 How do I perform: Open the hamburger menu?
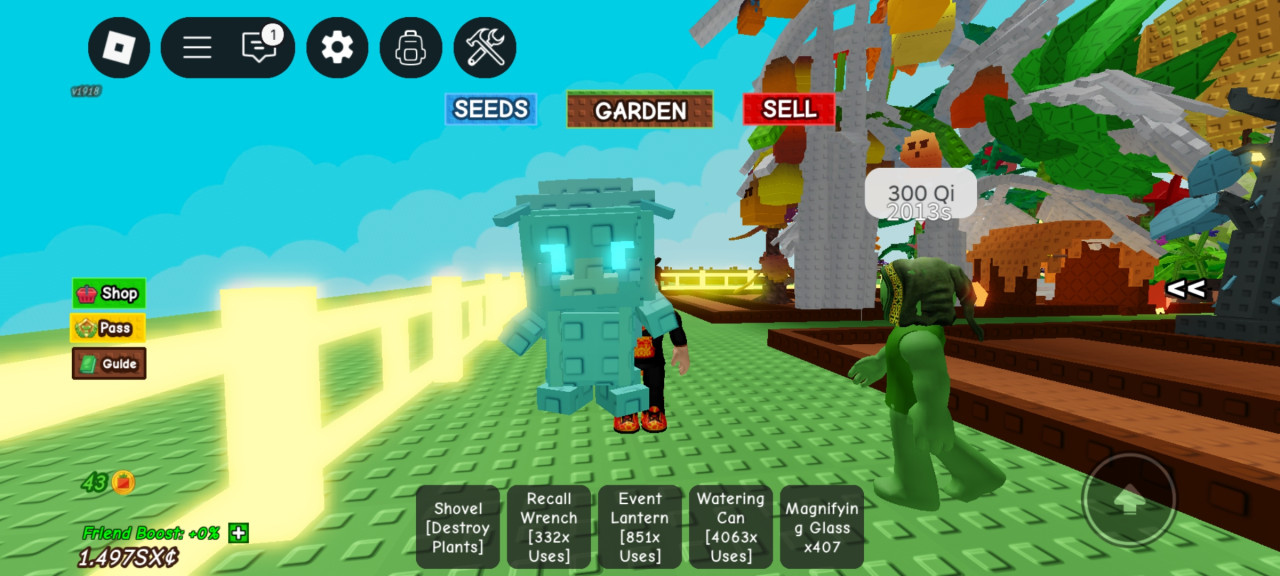(x=197, y=48)
